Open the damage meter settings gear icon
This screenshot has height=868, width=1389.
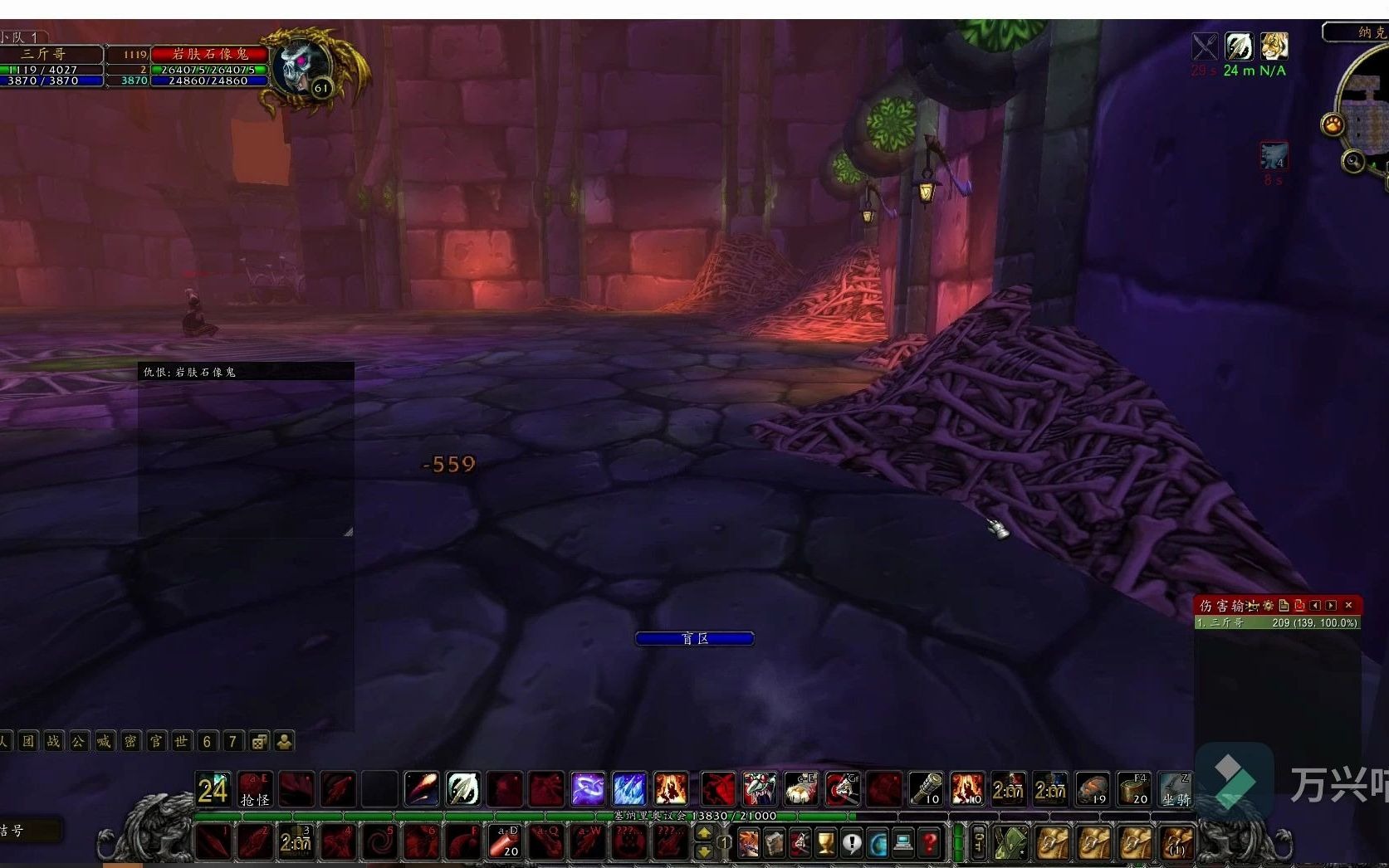point(1268,605)
